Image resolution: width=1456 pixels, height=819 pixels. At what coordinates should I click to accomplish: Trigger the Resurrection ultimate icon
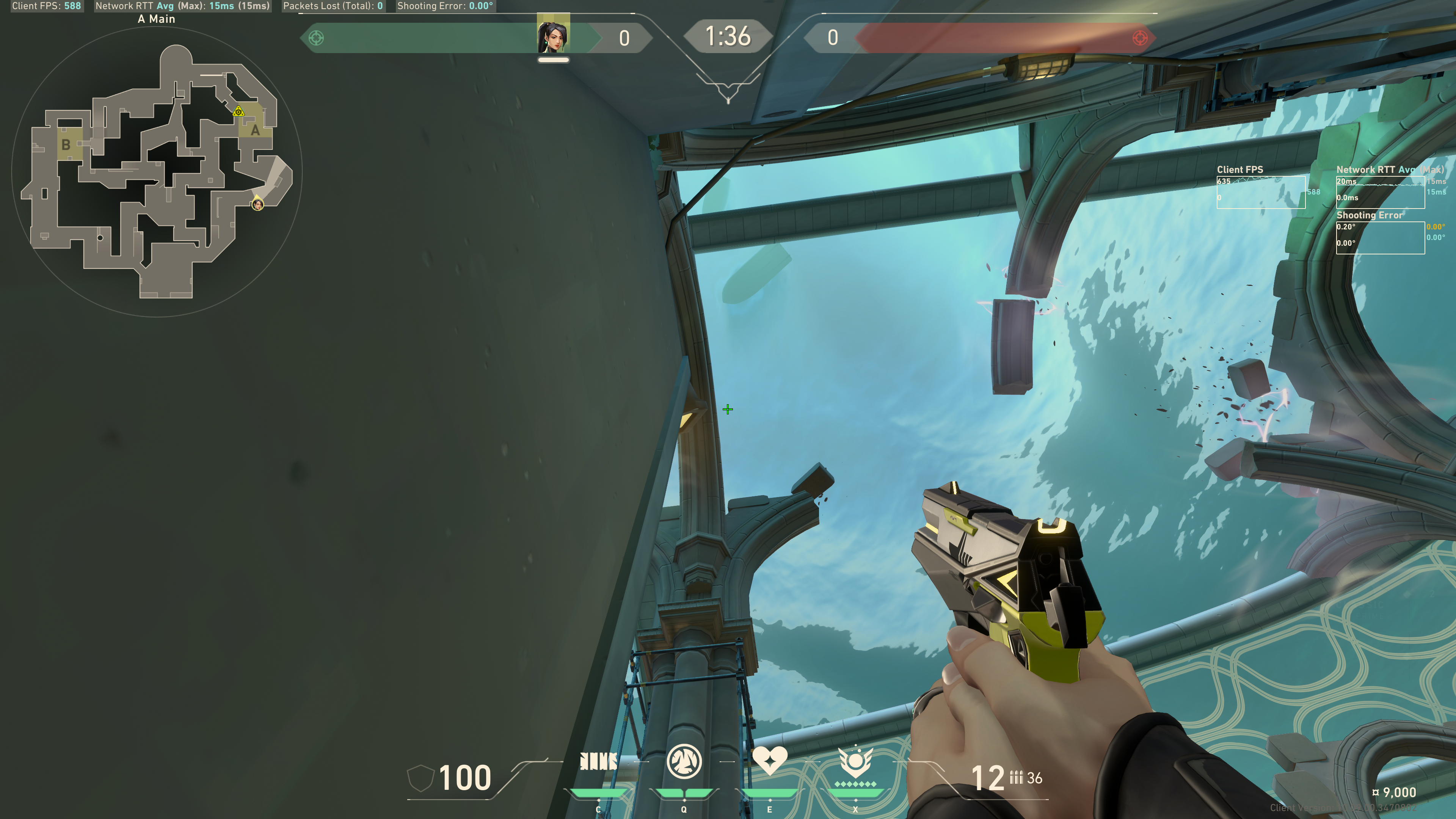(x=855, y=762)
